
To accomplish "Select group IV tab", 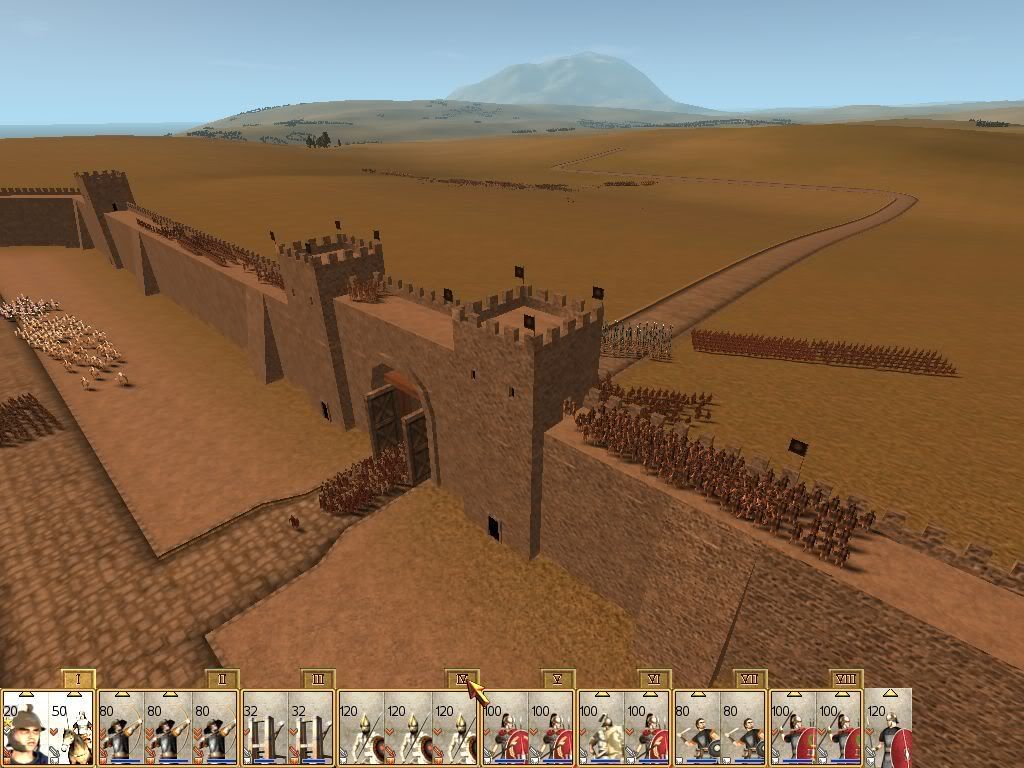I will tap(461, 680).
